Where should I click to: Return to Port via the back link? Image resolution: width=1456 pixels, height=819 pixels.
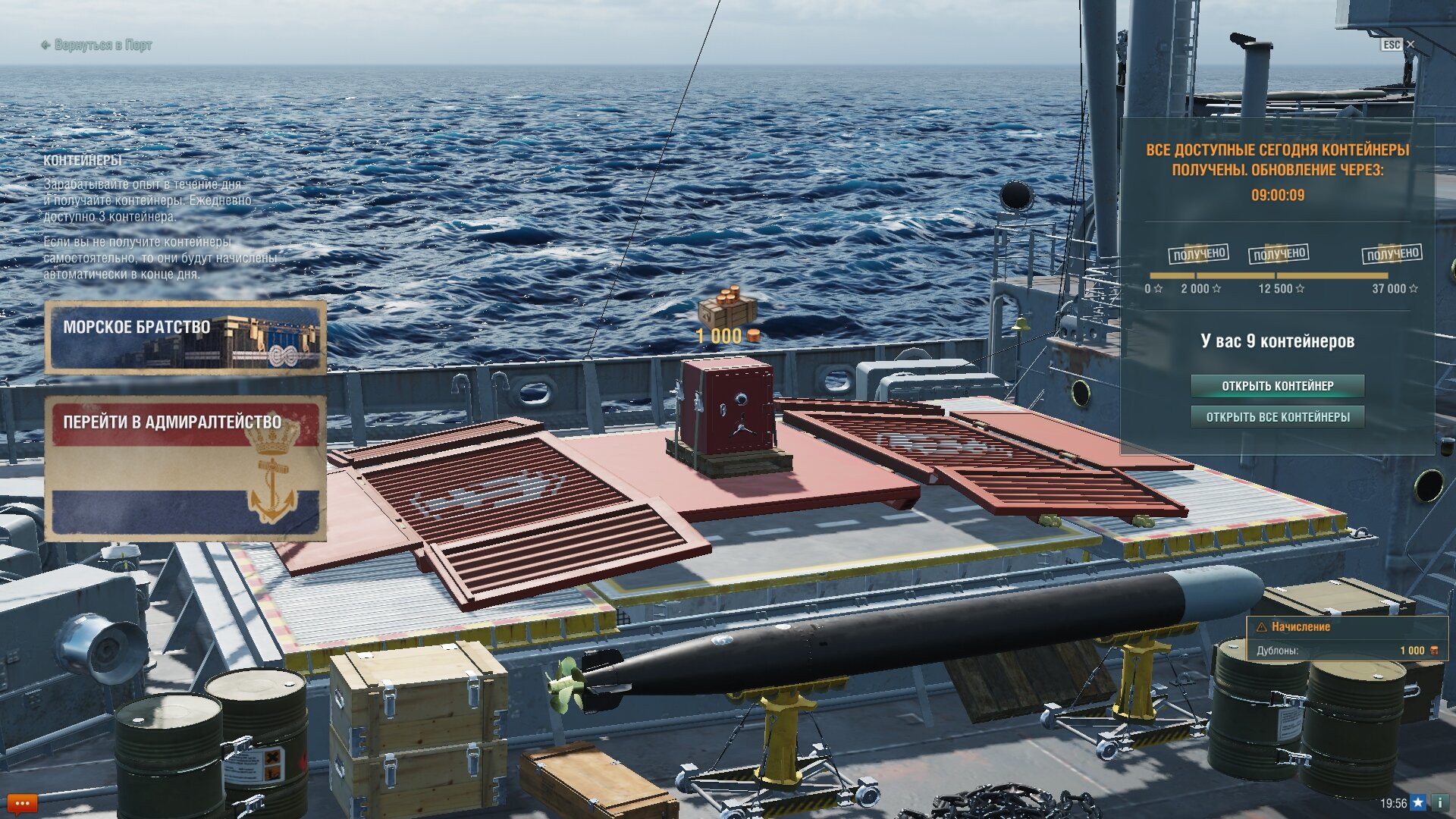pyautogui.click(x=96, y=45)
